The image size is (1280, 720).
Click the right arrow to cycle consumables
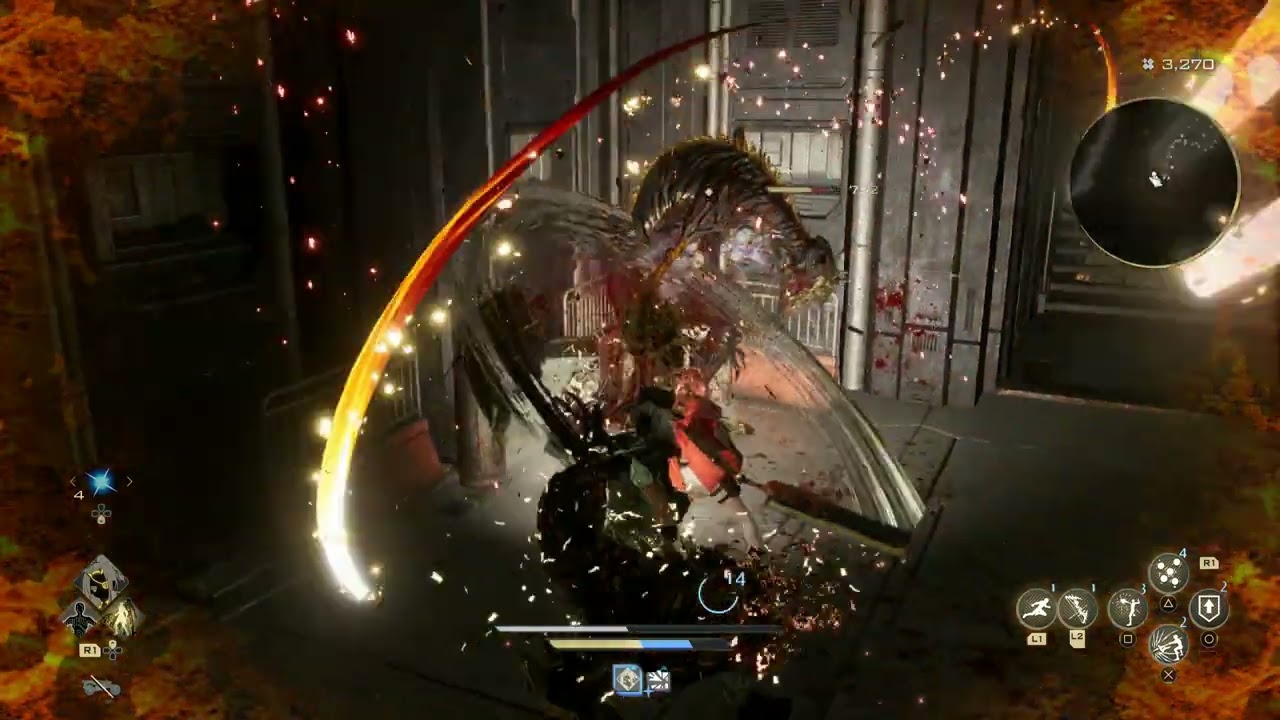pyautogui.click(x=130, y=482)
